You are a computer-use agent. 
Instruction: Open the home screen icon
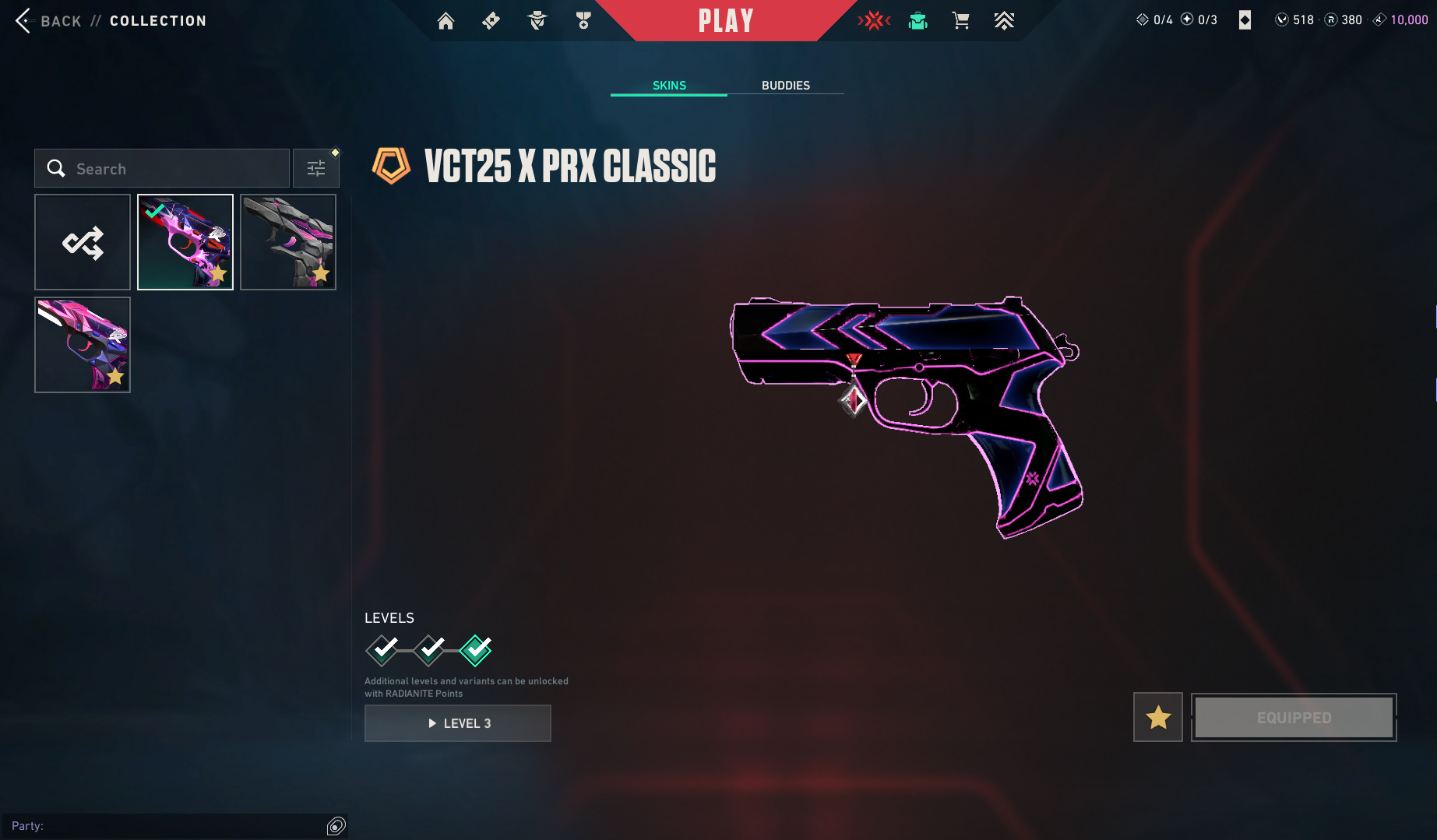coord(446,21)
